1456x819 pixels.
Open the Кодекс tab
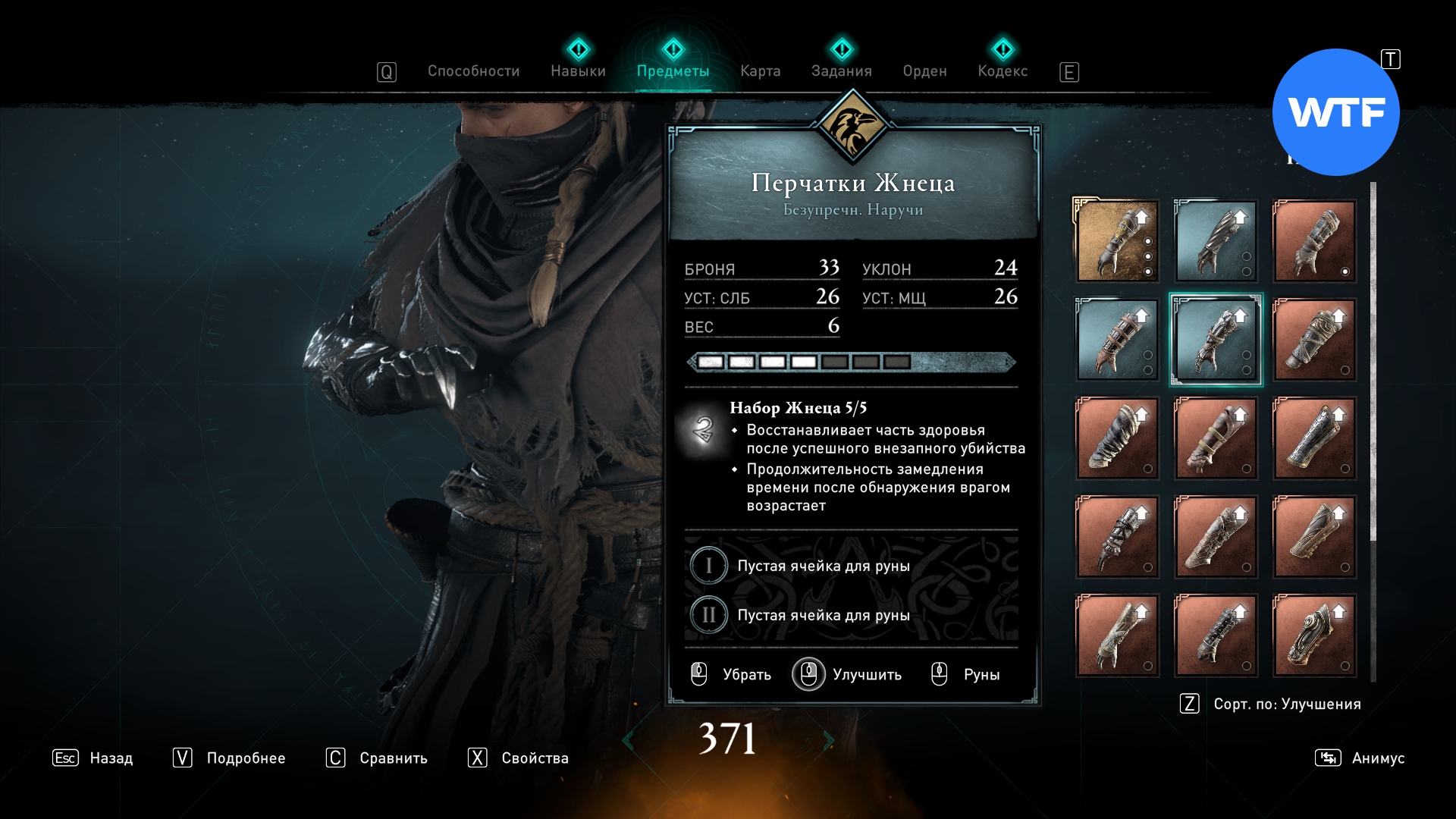1003,71
